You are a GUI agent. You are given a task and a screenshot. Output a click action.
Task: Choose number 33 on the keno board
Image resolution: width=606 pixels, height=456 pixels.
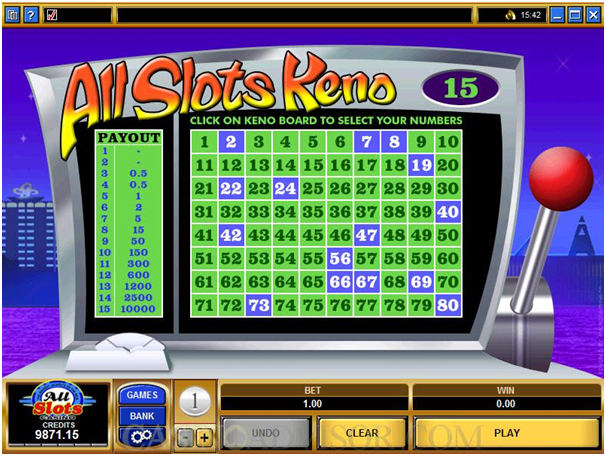pos(259,211)
